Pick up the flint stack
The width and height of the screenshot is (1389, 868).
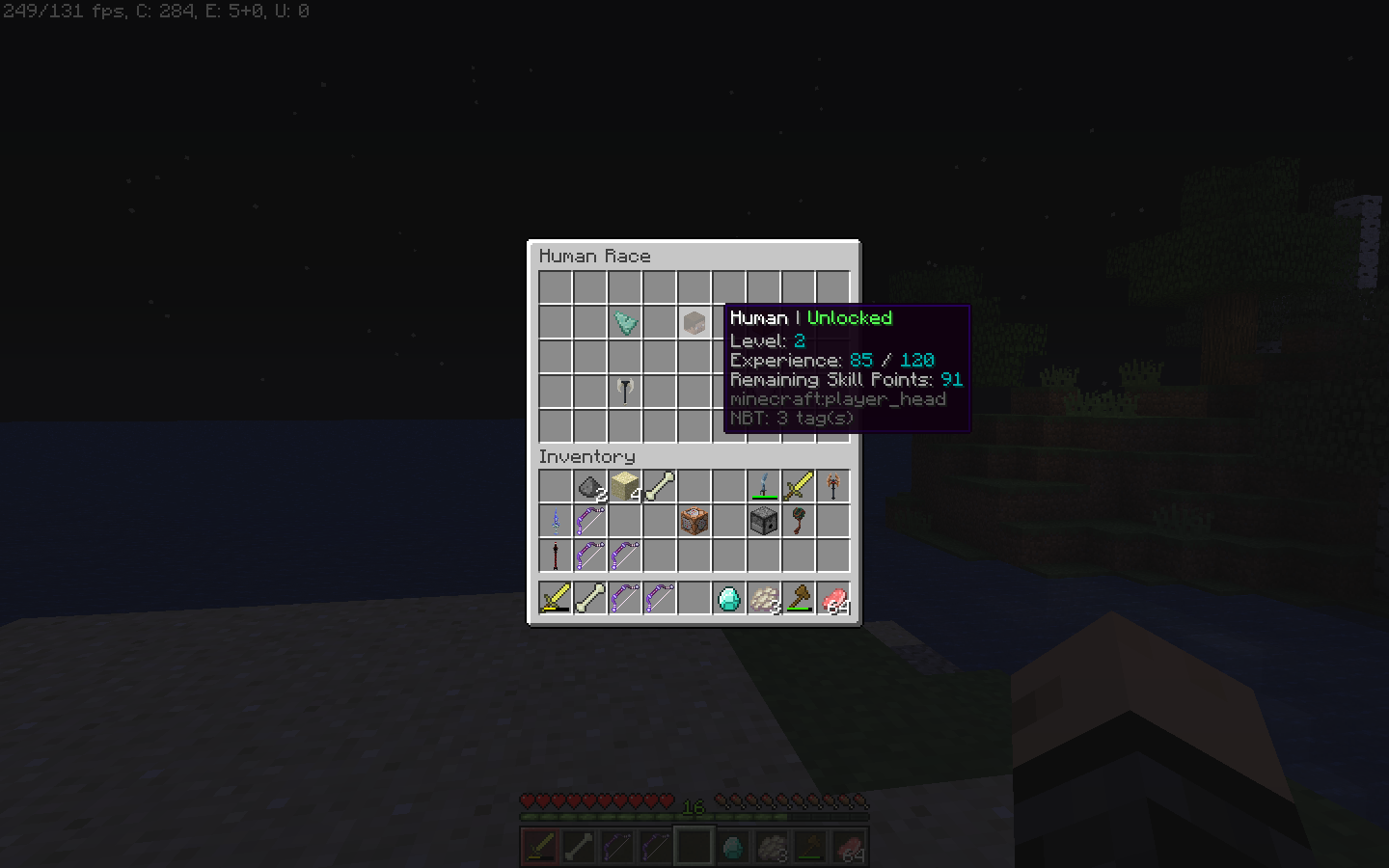click(x=589, y=487)
